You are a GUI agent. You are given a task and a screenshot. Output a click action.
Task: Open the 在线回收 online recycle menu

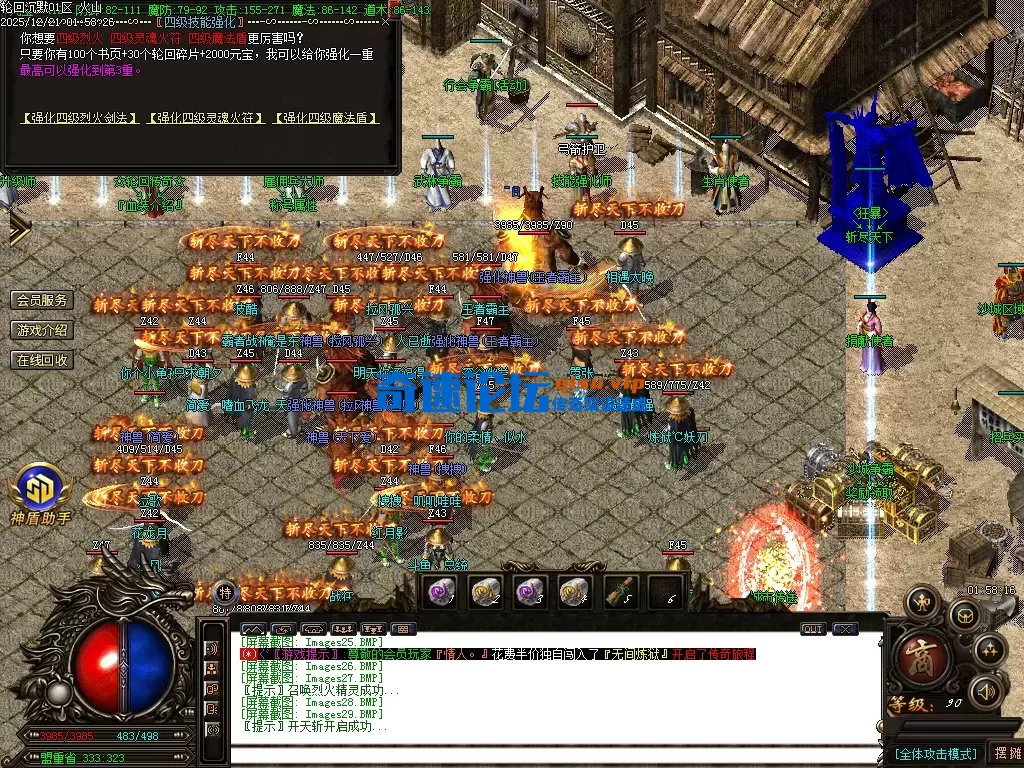[x=43, y=360]
